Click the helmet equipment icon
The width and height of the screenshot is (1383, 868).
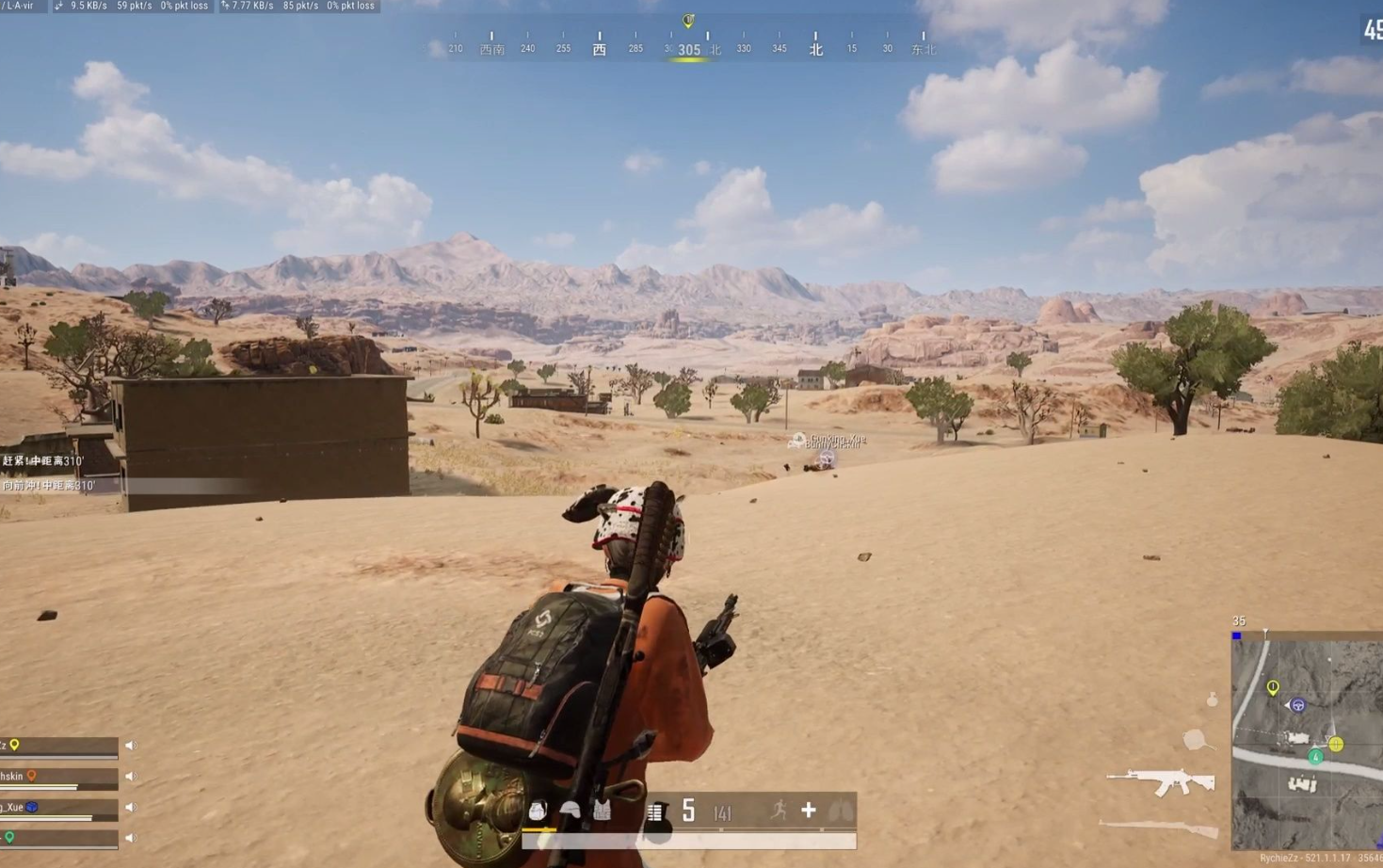point(570,811)
